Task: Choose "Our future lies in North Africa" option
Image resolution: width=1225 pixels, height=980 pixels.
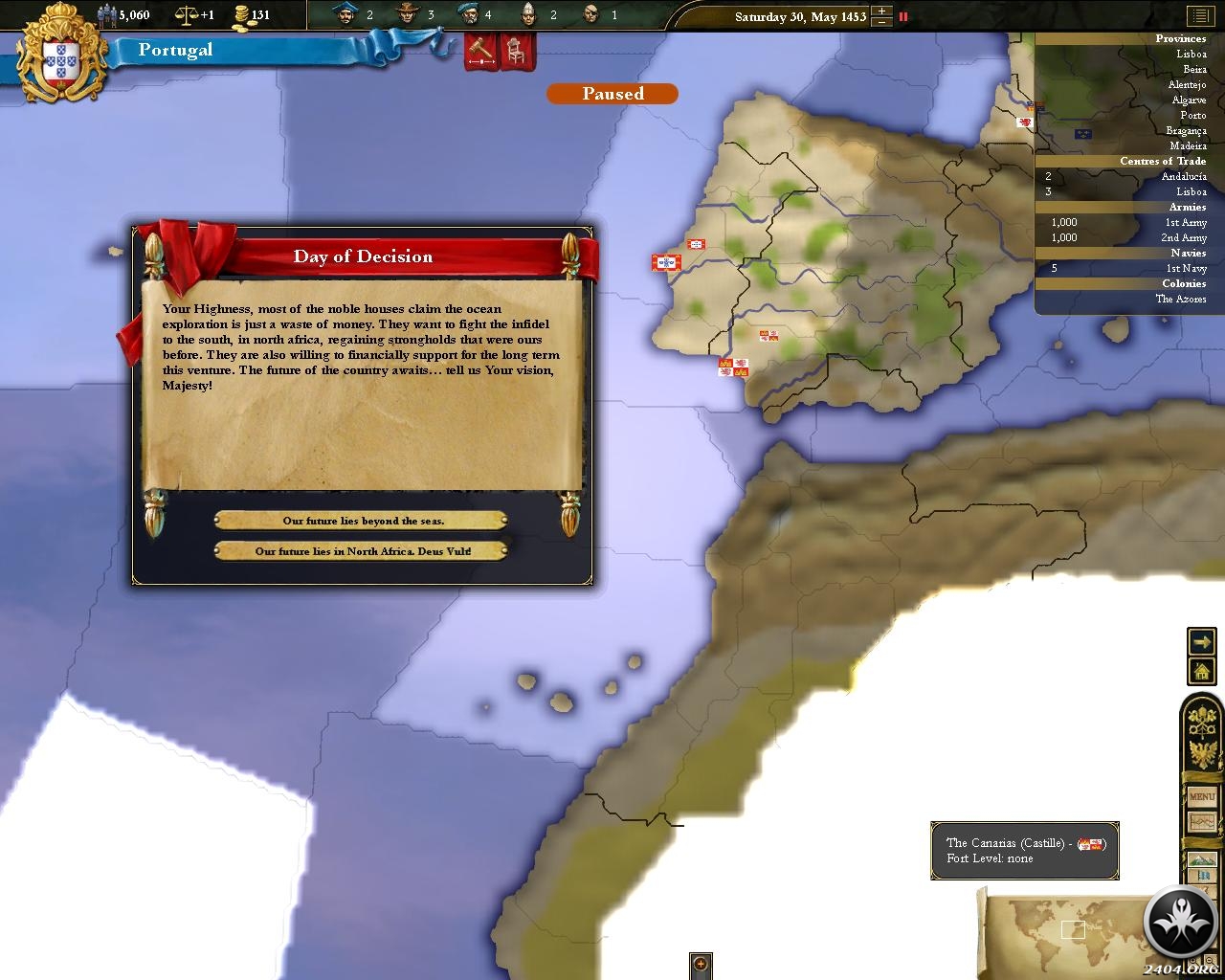Action: click(361, 551)
